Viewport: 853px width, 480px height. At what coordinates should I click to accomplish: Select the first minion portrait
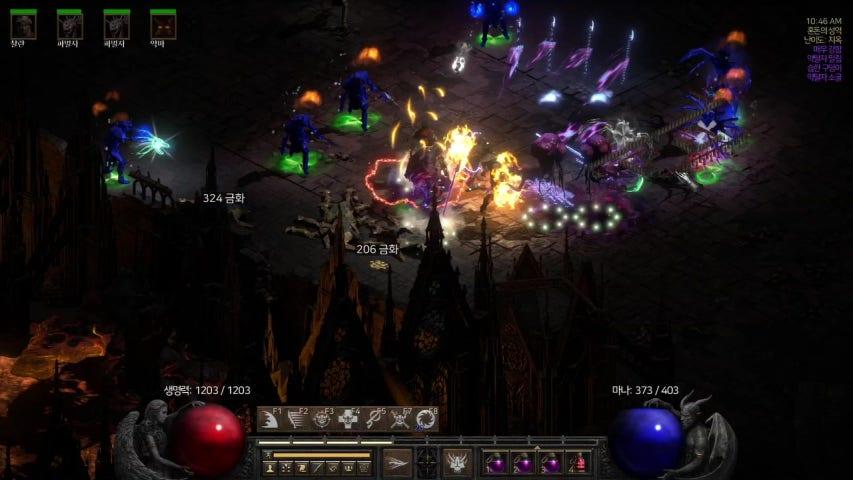[x=23, y=24]
